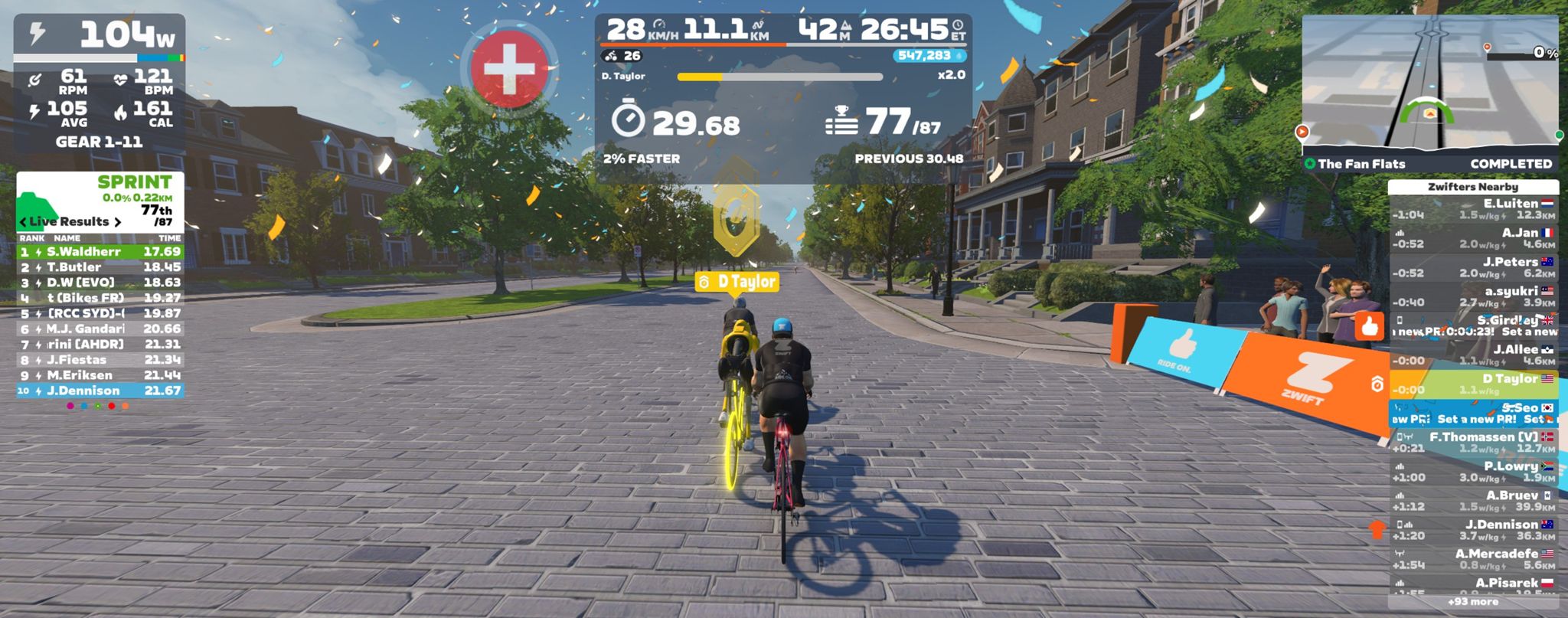Choose A.Mercadefe in Zwifters Nearby
Viewport: 1568px width, 618px height.
(1472, 559)
